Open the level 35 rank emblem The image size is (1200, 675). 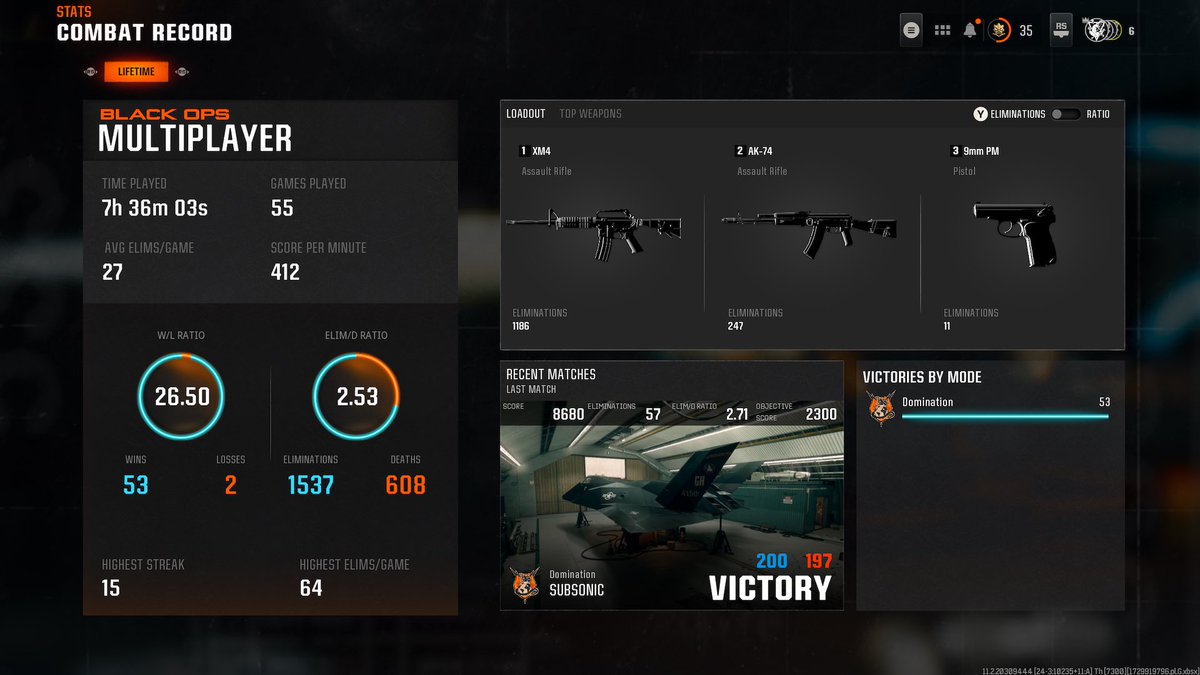[999, 30]
